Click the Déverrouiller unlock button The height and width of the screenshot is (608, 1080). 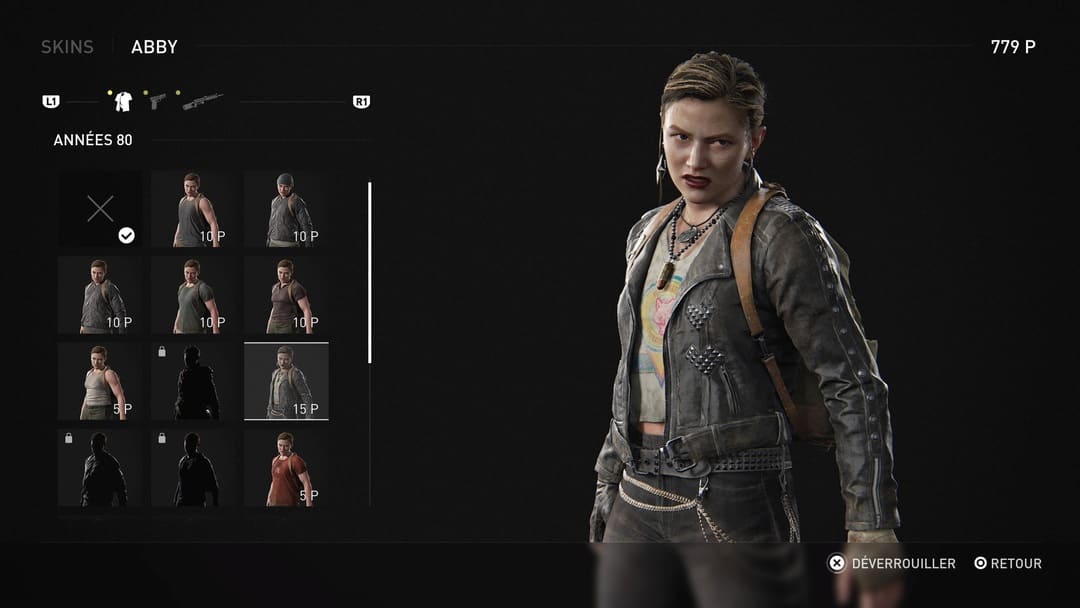tap(892, 564)
